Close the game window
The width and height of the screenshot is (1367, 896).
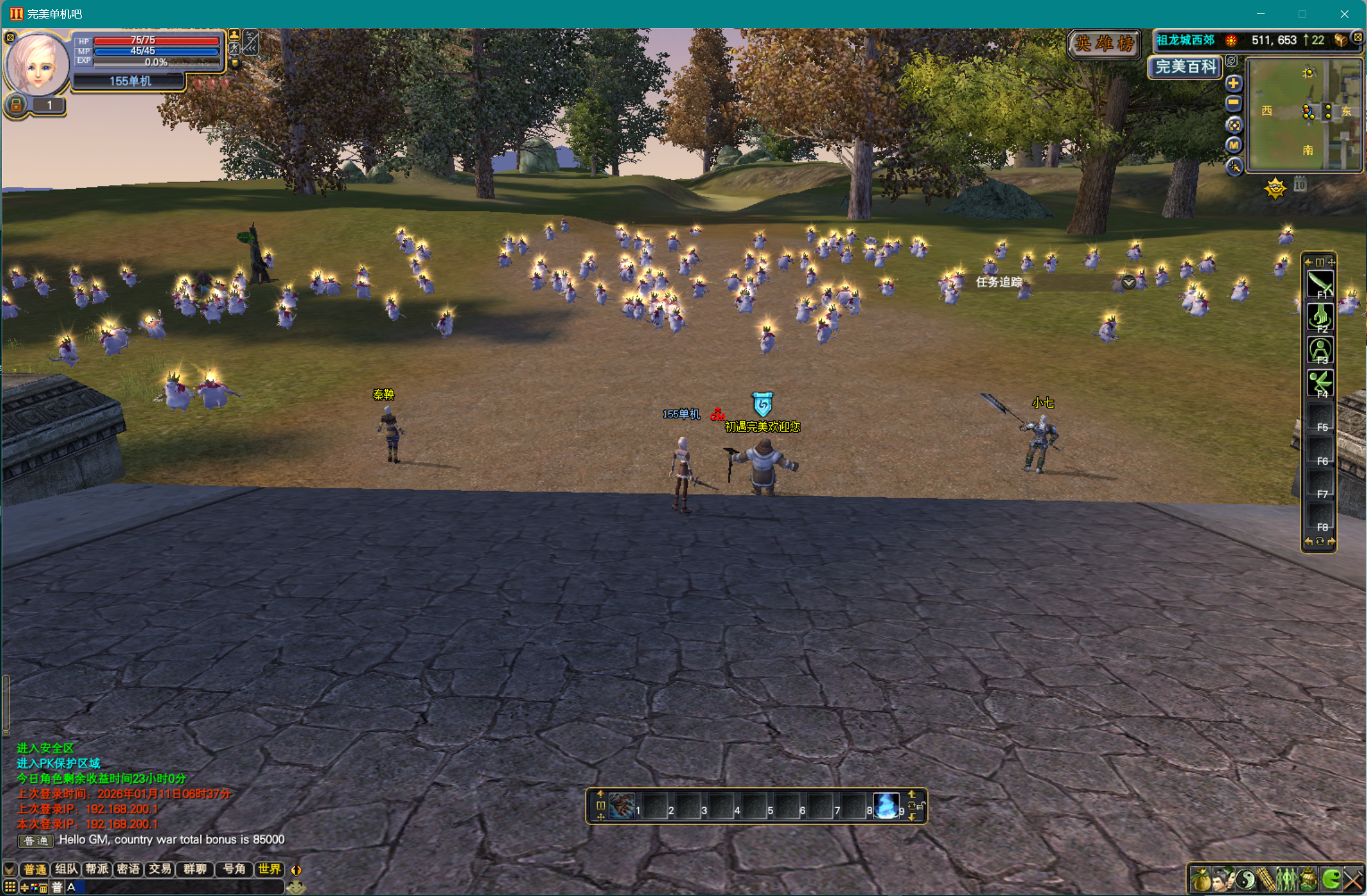[1345, 14]
